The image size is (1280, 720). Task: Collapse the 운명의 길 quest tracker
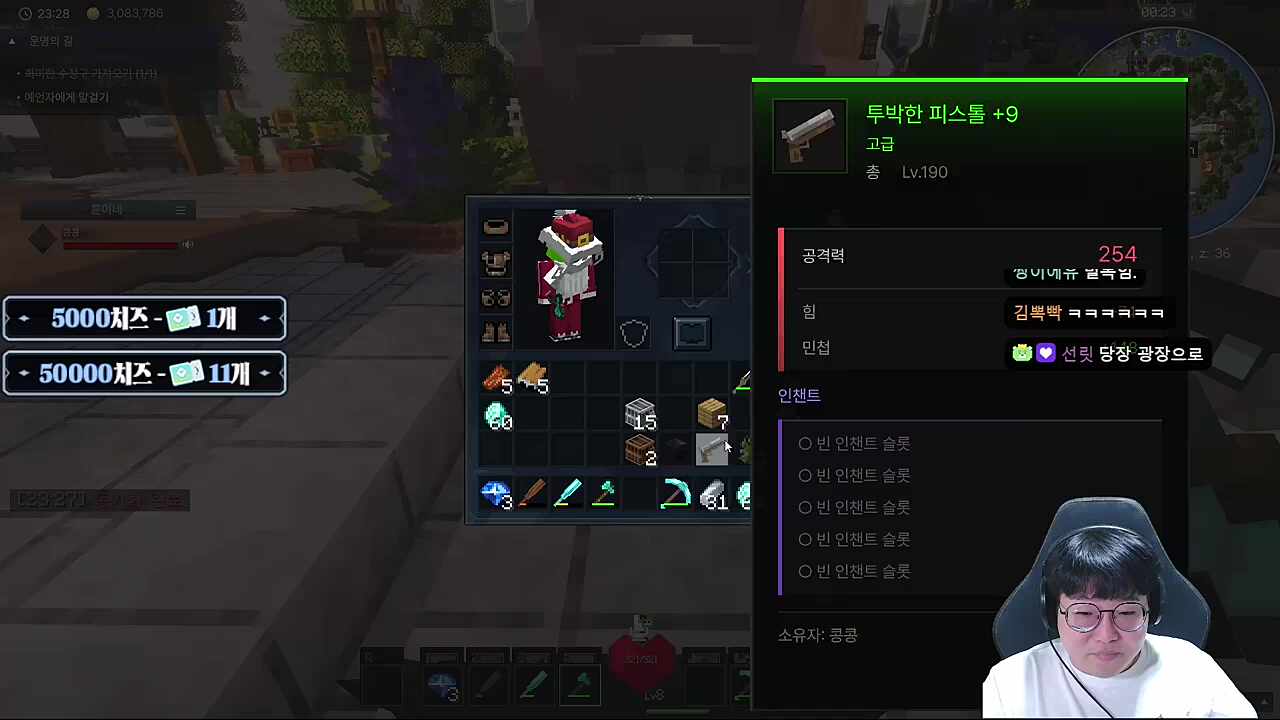coord(12,41)
